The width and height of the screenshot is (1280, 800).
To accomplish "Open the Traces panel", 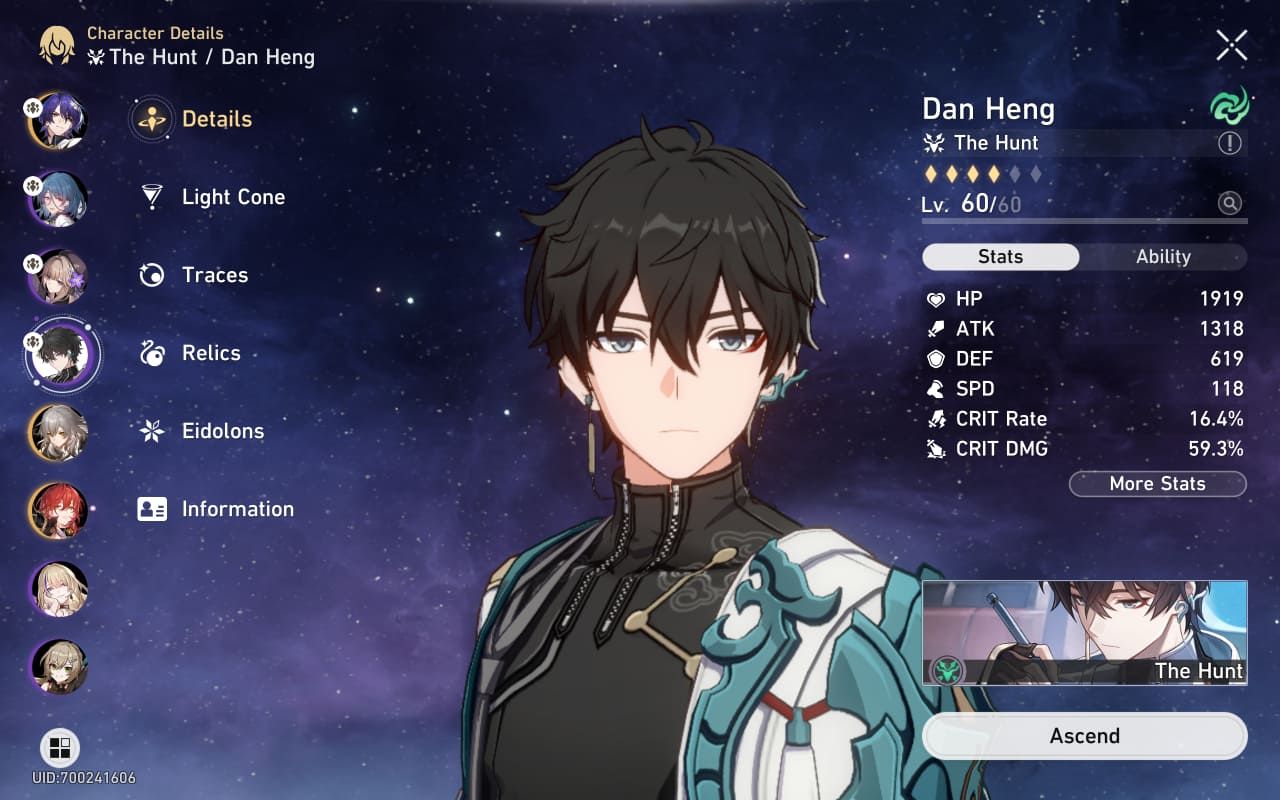I will point(214,275).
